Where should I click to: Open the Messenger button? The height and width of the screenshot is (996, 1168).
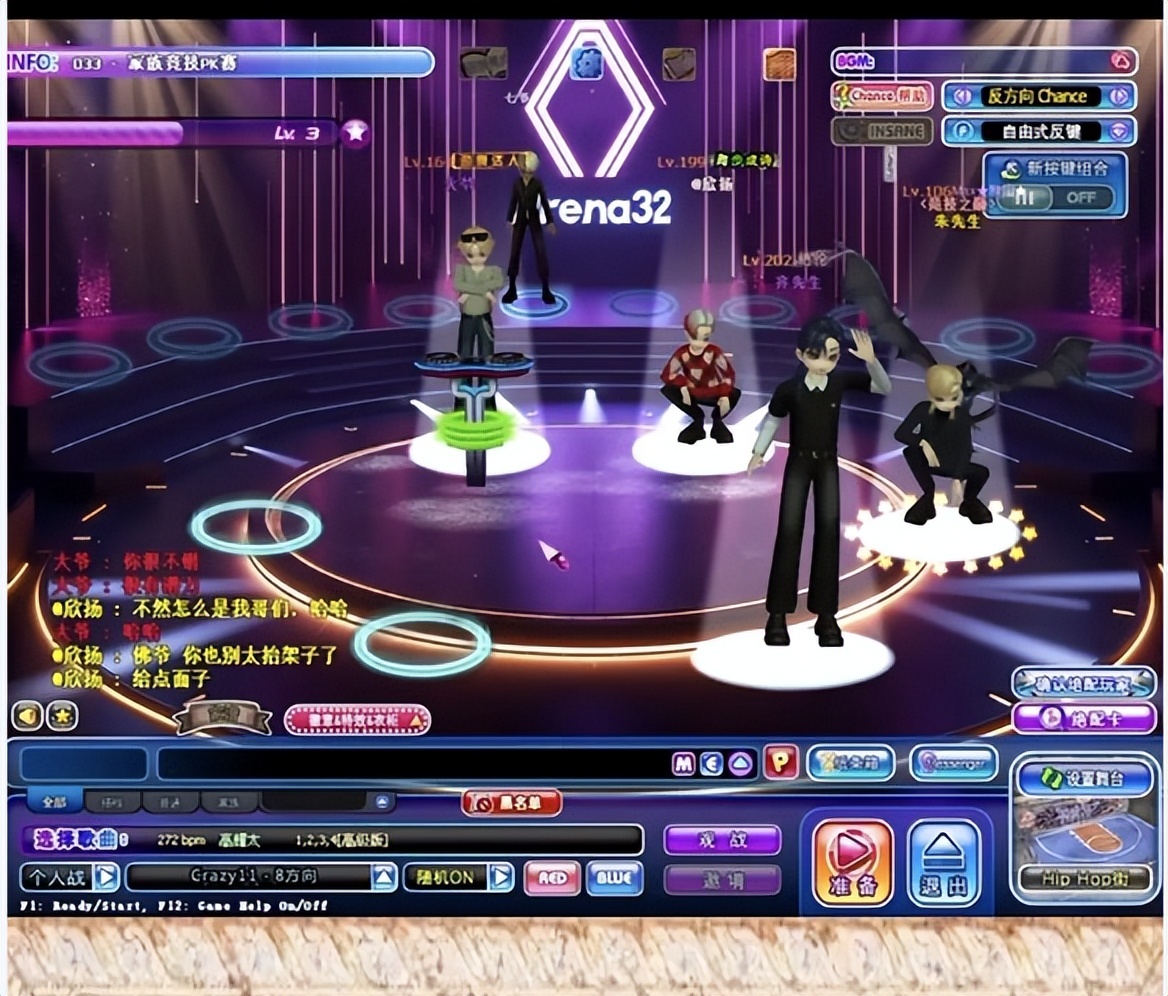[953, 763]
